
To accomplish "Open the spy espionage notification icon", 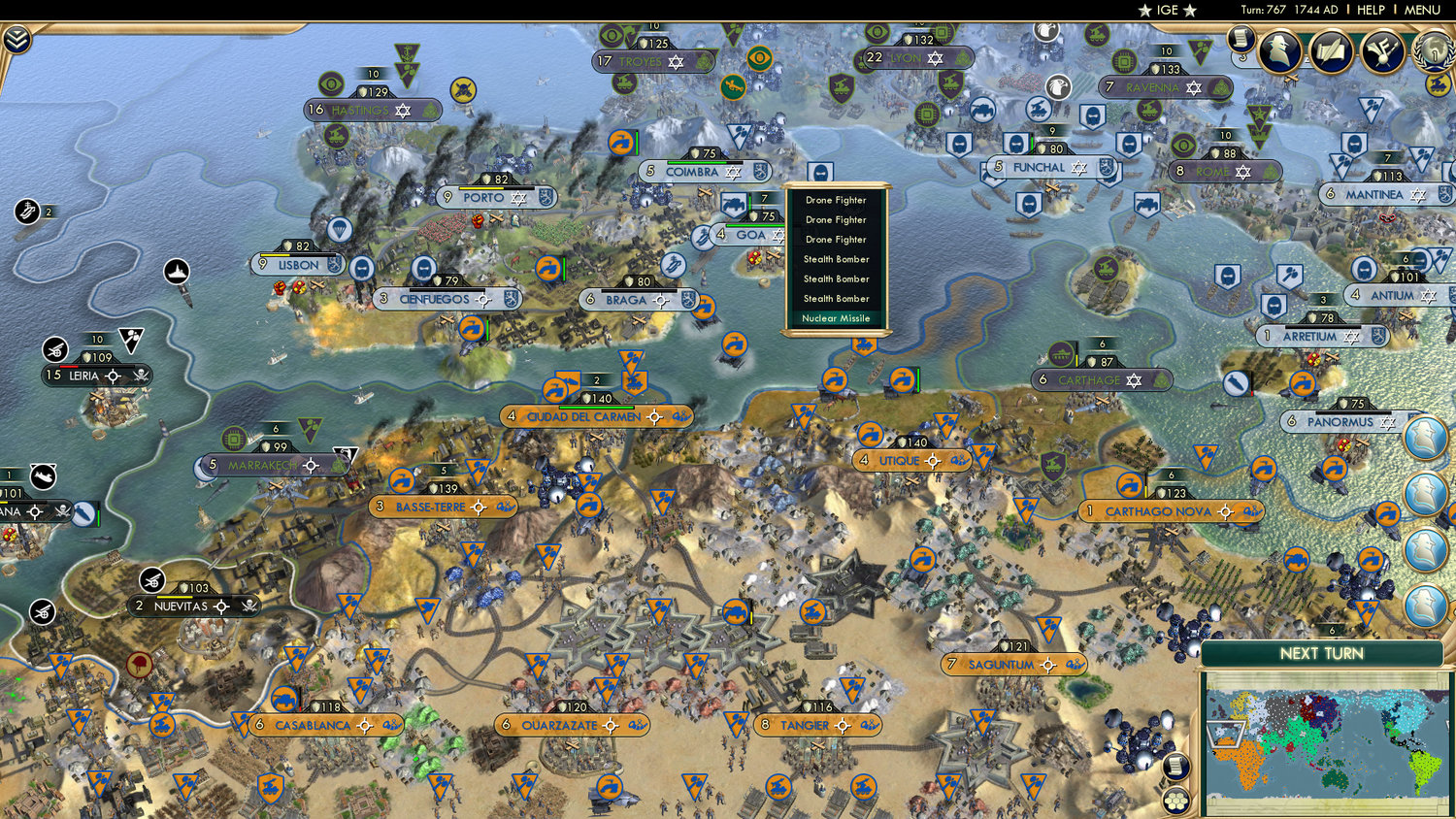I will coord(1280,53).
